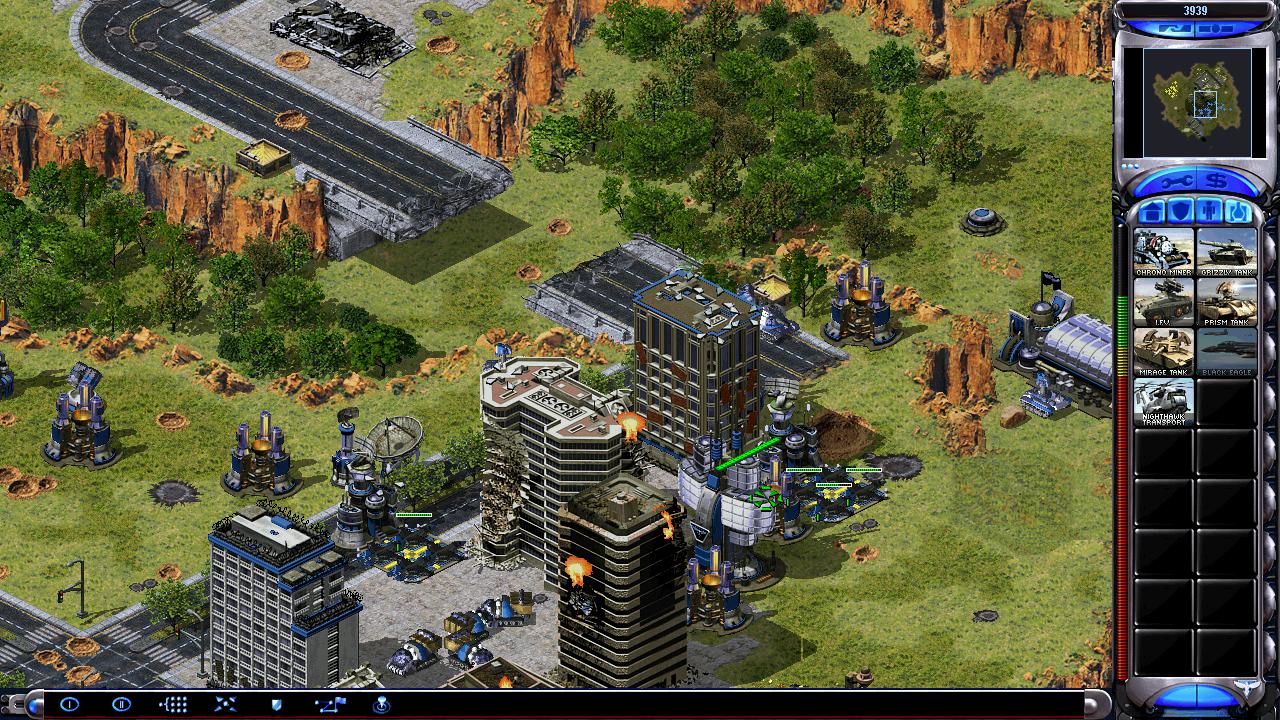Screen dimensions: 1280x720
Task: Activate the dollar-sign sell button
Action: click(1217, 183)
